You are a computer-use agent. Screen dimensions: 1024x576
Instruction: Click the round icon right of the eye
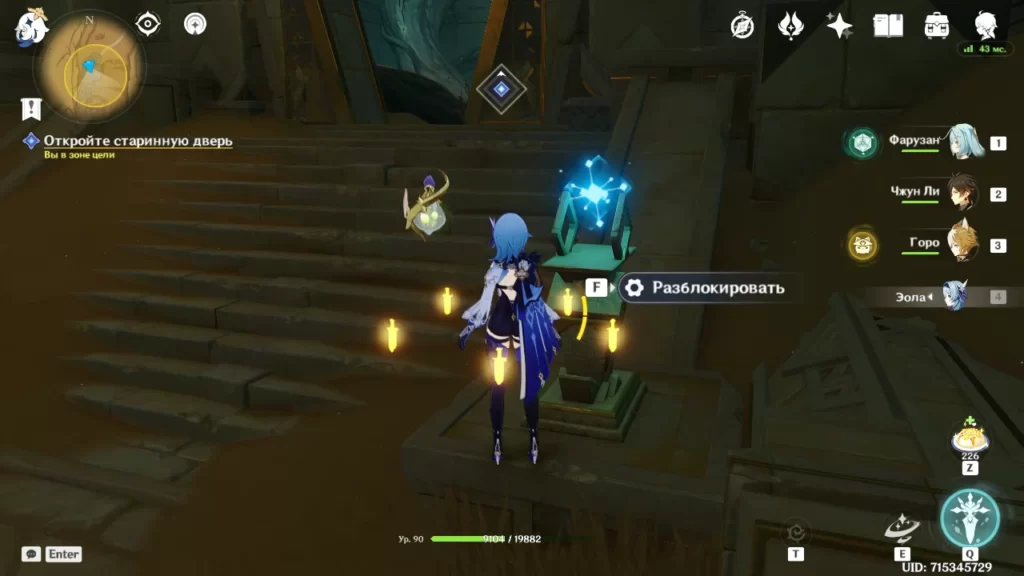pyautogui.click(x=195, y=24)
